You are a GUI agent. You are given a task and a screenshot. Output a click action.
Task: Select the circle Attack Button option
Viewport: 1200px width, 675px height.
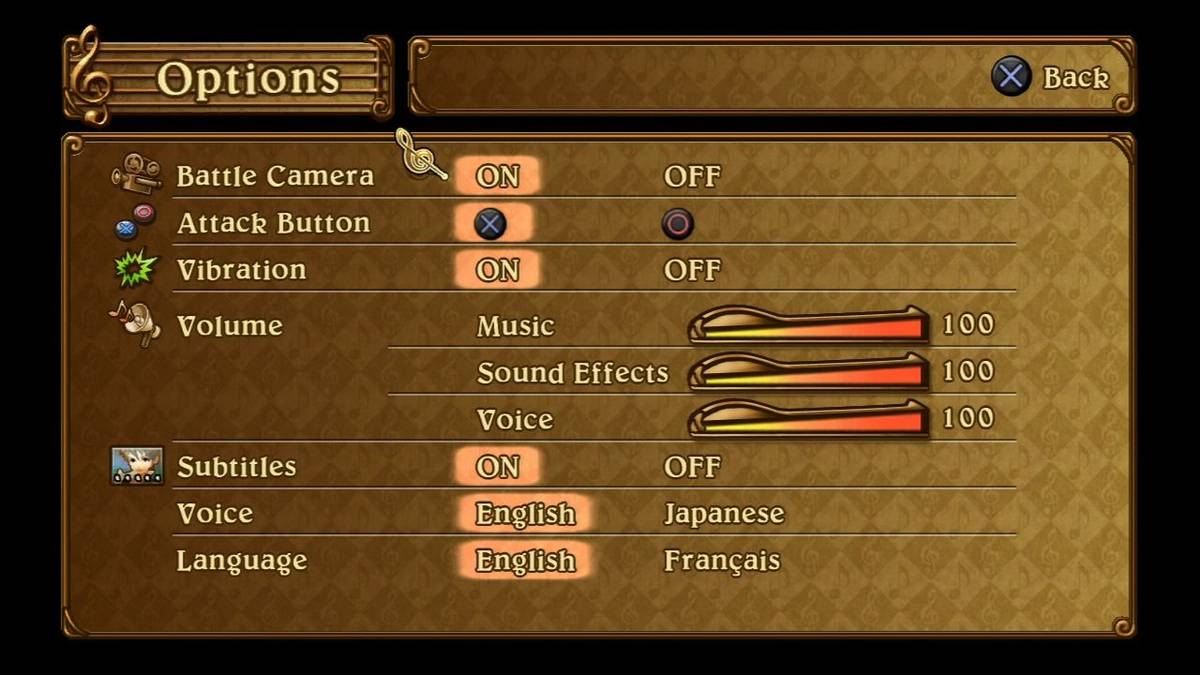coord(677,224)
